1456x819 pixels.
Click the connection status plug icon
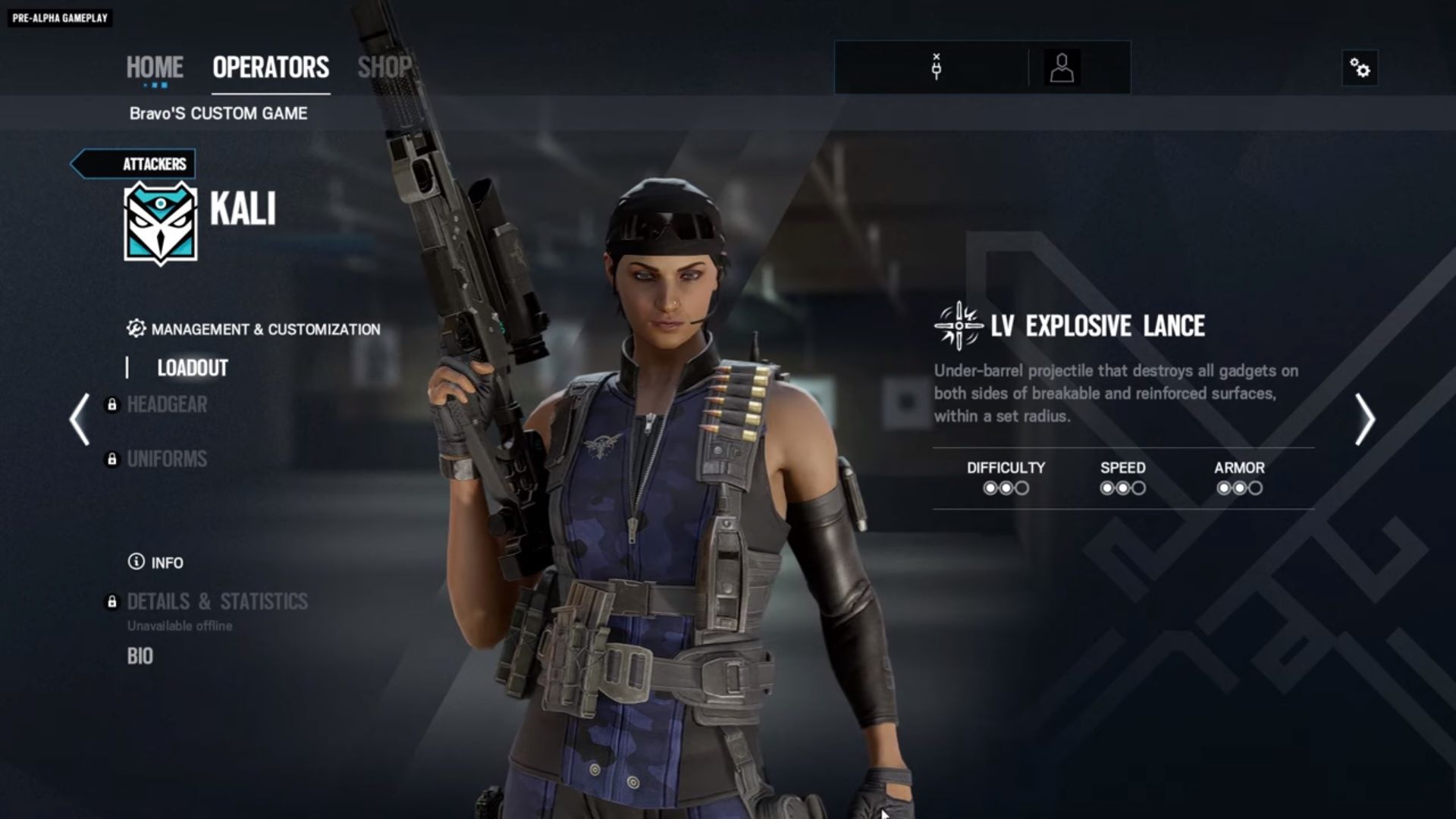tap(936, 67)
